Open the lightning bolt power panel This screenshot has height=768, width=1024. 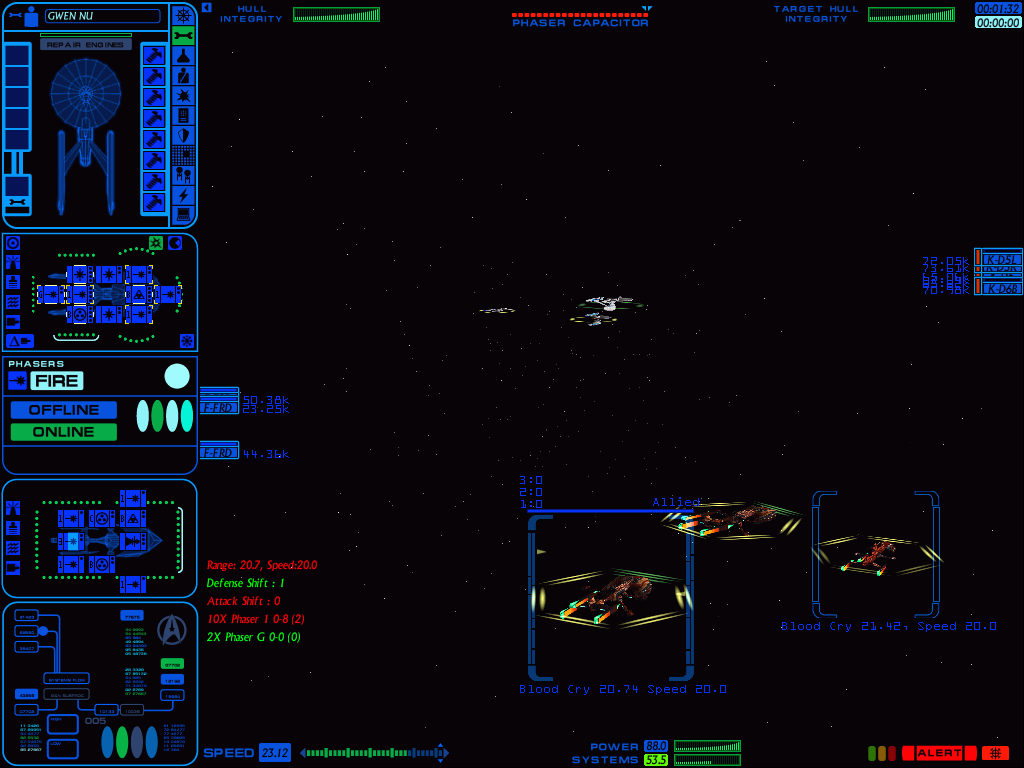tap(183, 195)
